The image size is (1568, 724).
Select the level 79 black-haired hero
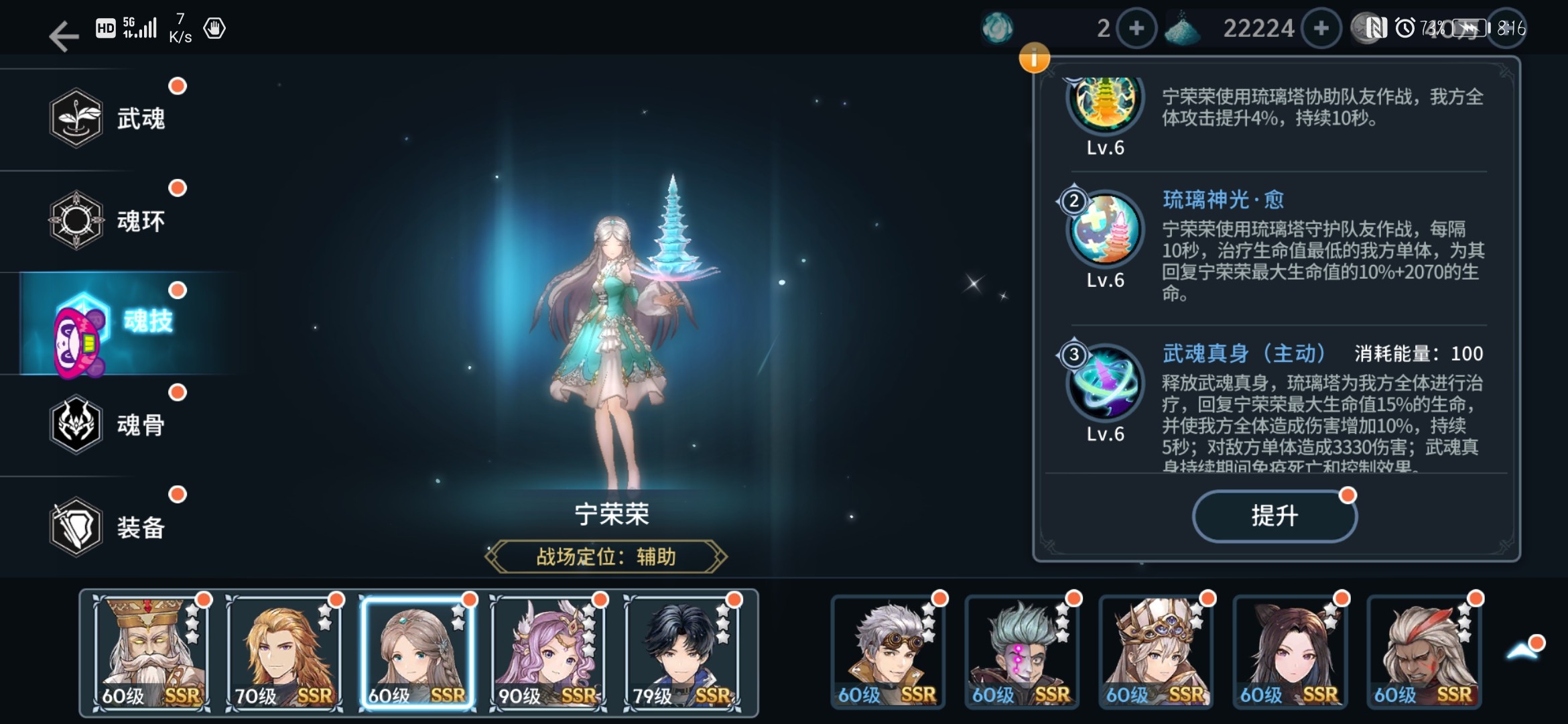tap(682, 652)
